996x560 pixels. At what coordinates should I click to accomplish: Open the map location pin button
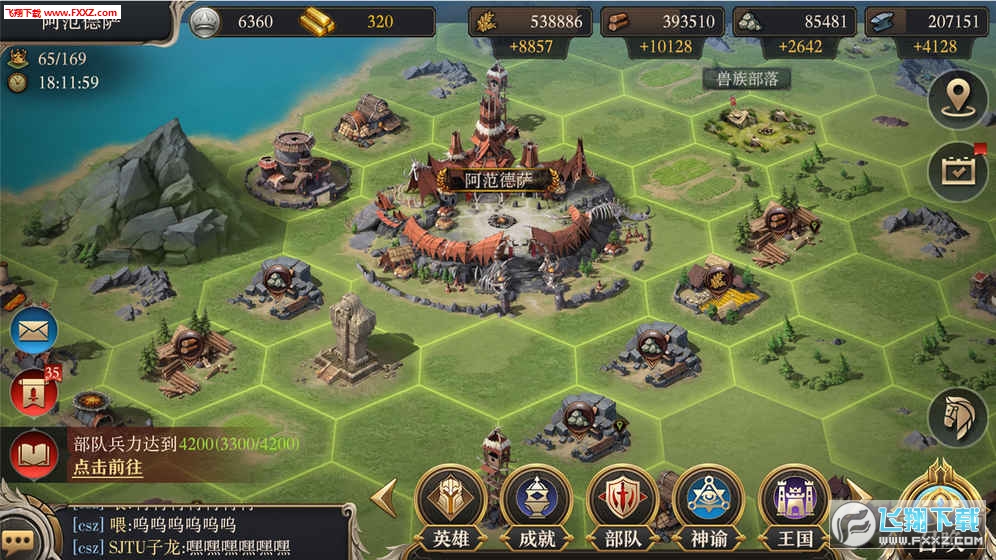pyautogui.click(x=957, y=98)
